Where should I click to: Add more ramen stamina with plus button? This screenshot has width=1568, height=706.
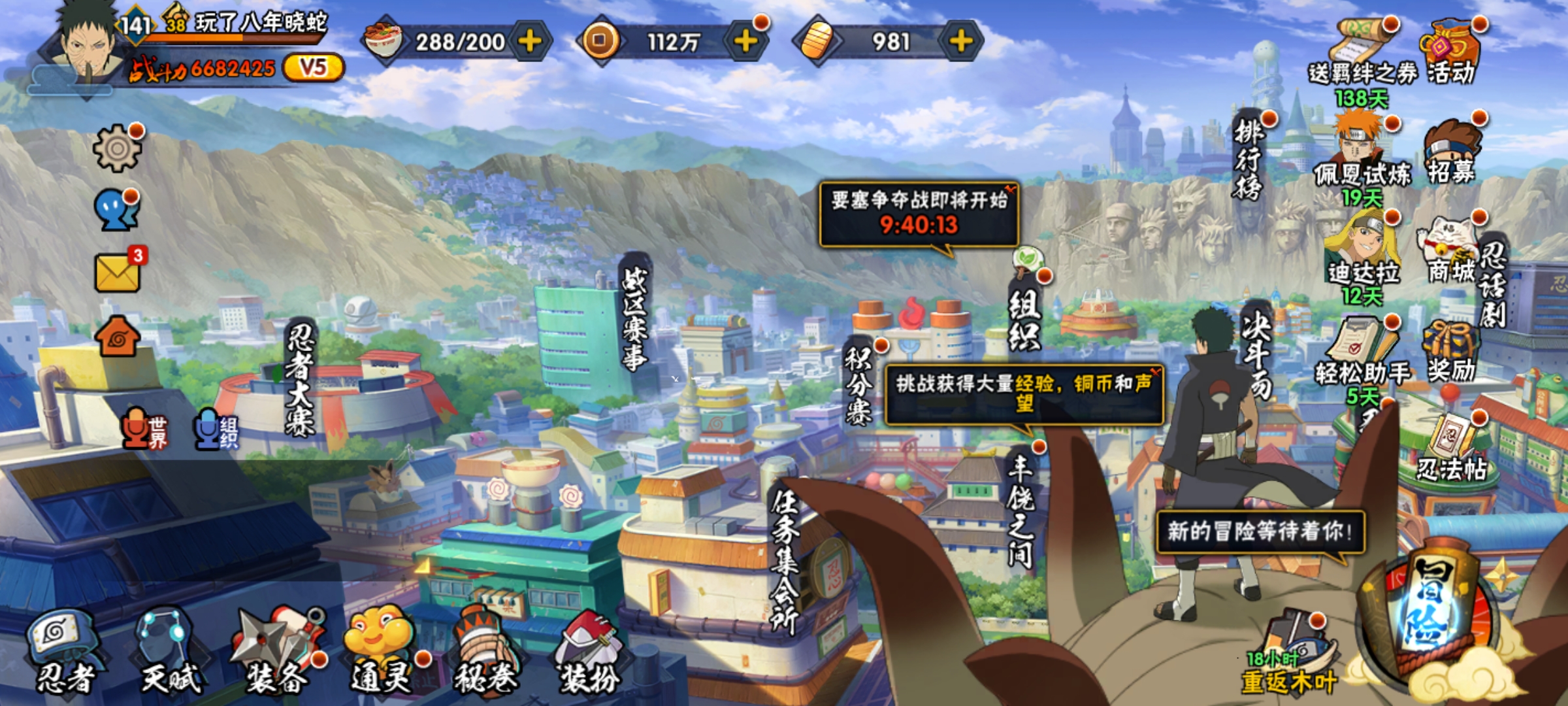click(530, 42)
